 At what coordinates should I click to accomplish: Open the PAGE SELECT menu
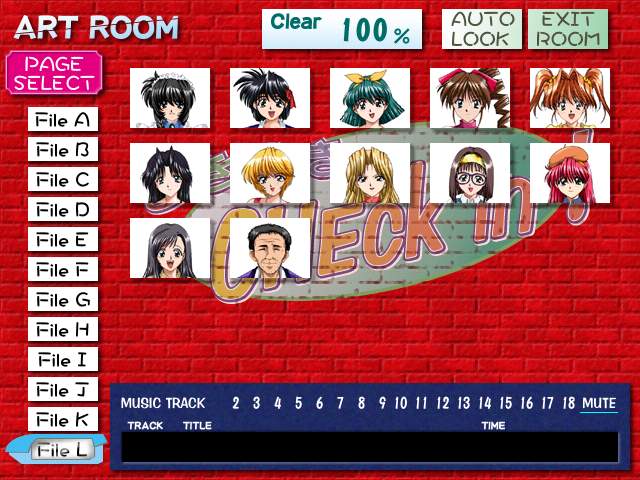coord(54,73)
